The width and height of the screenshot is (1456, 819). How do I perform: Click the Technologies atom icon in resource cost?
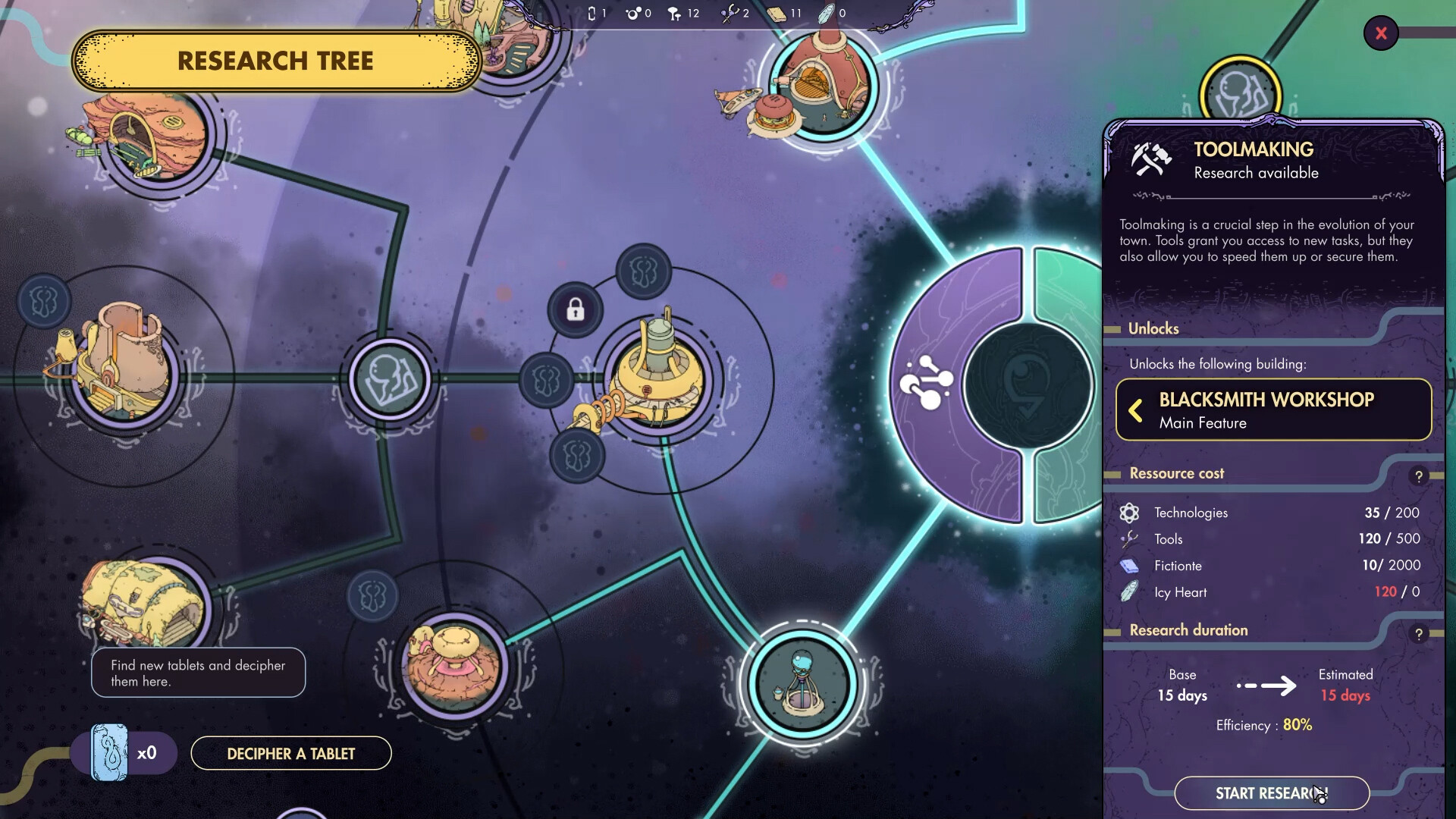point(1129,512)
